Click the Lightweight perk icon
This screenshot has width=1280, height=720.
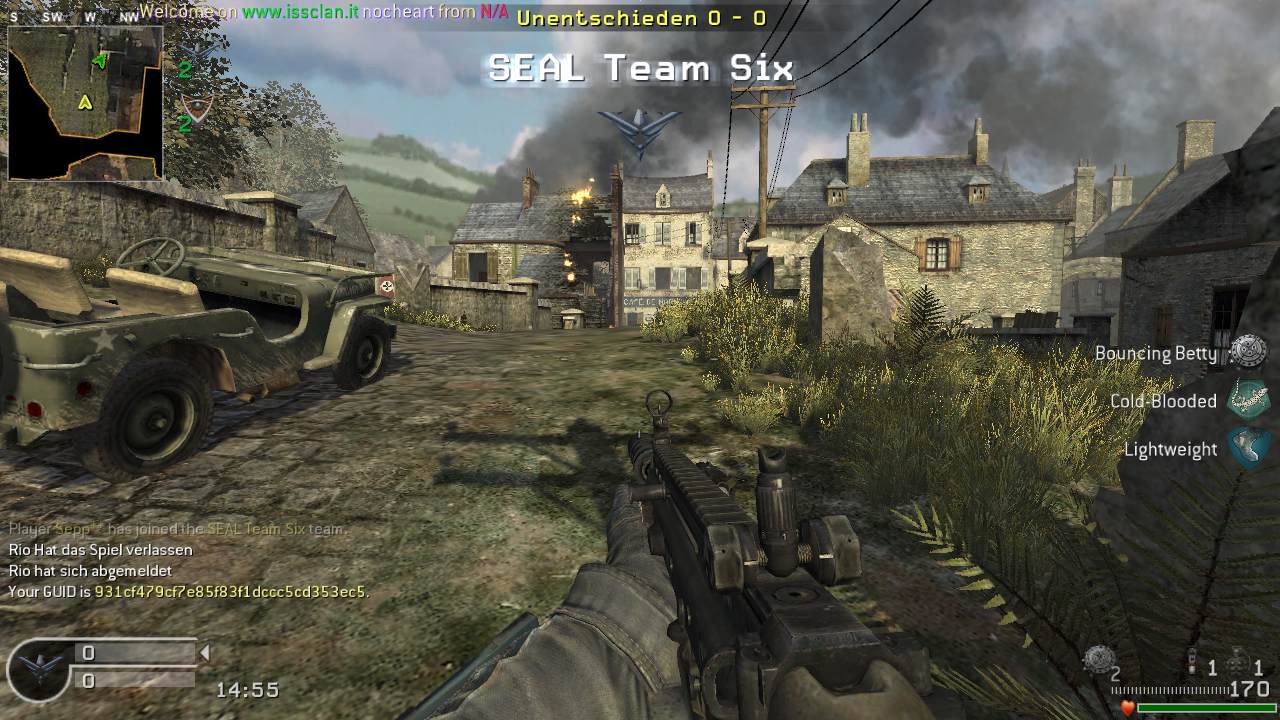coord(1247,448)
